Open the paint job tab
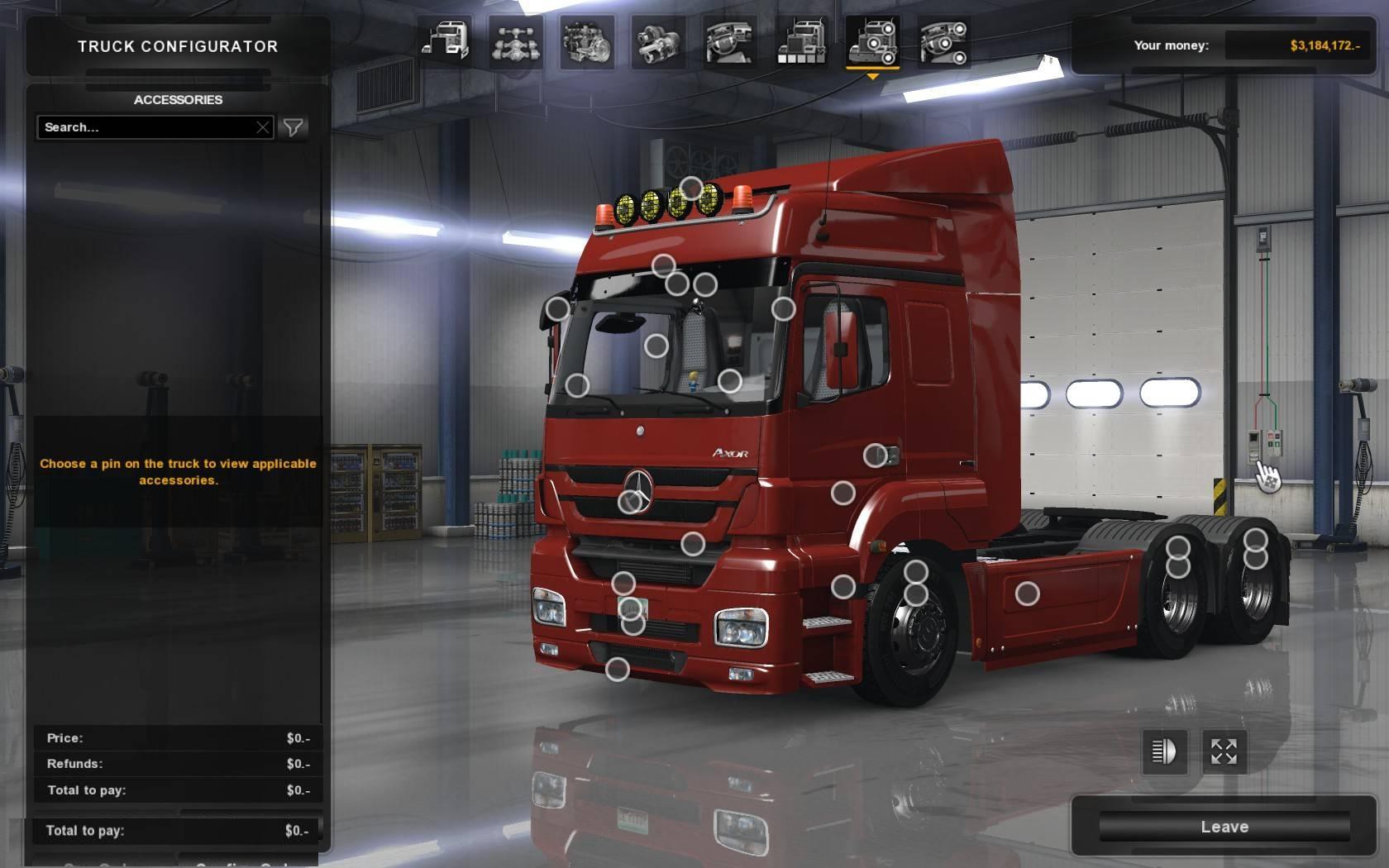This screenshot has height=868, width=1389. coord(801,41)
